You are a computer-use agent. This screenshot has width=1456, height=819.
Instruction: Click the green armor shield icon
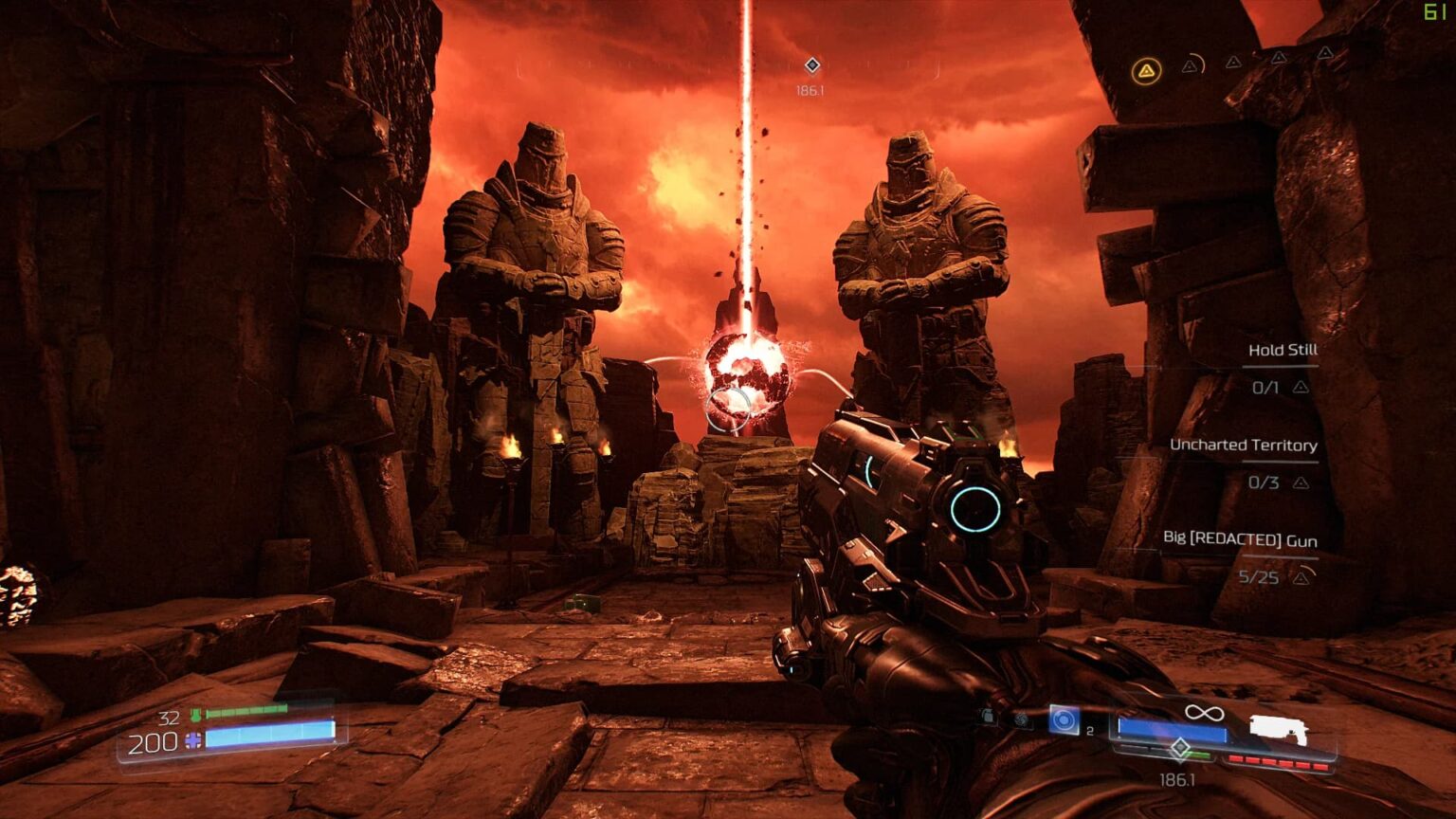[195, 716]
